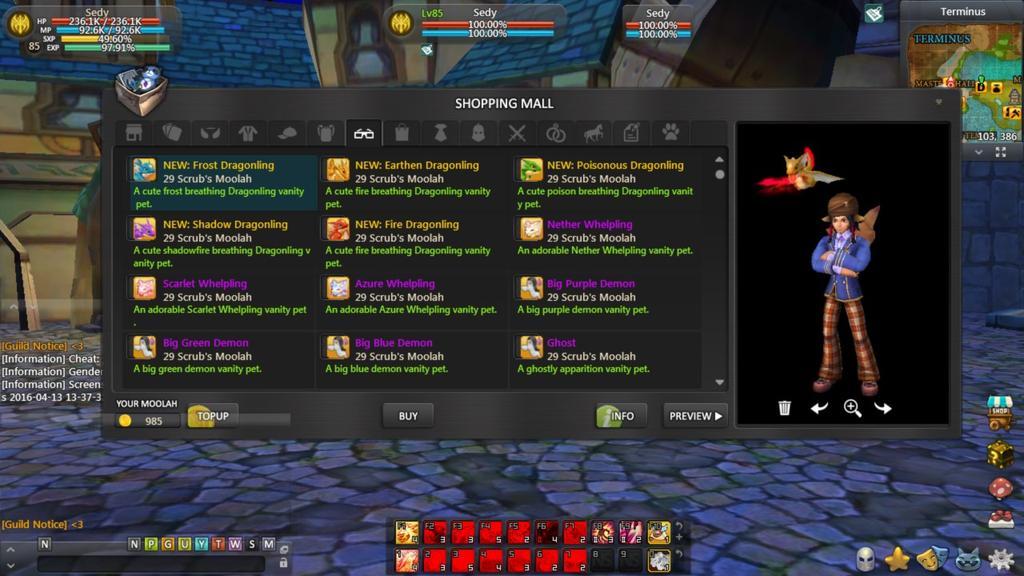
Task: Select the Big Blue Demon listing
Action: 412,356
